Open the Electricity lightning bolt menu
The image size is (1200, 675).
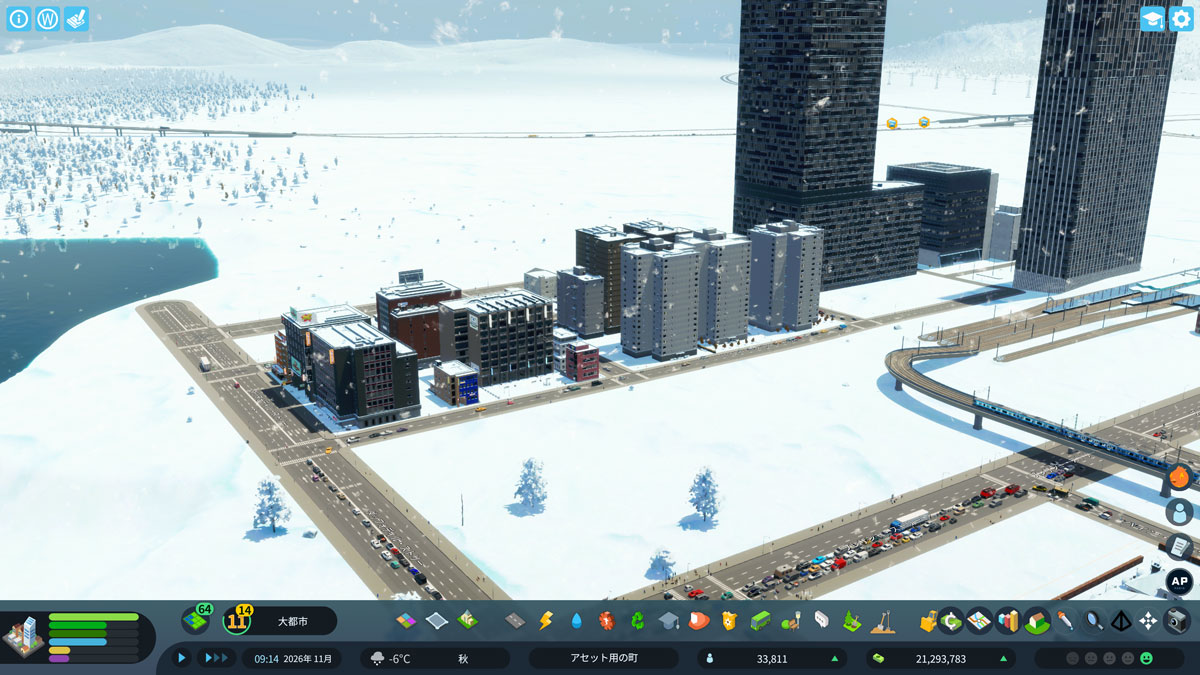(546, 621)
